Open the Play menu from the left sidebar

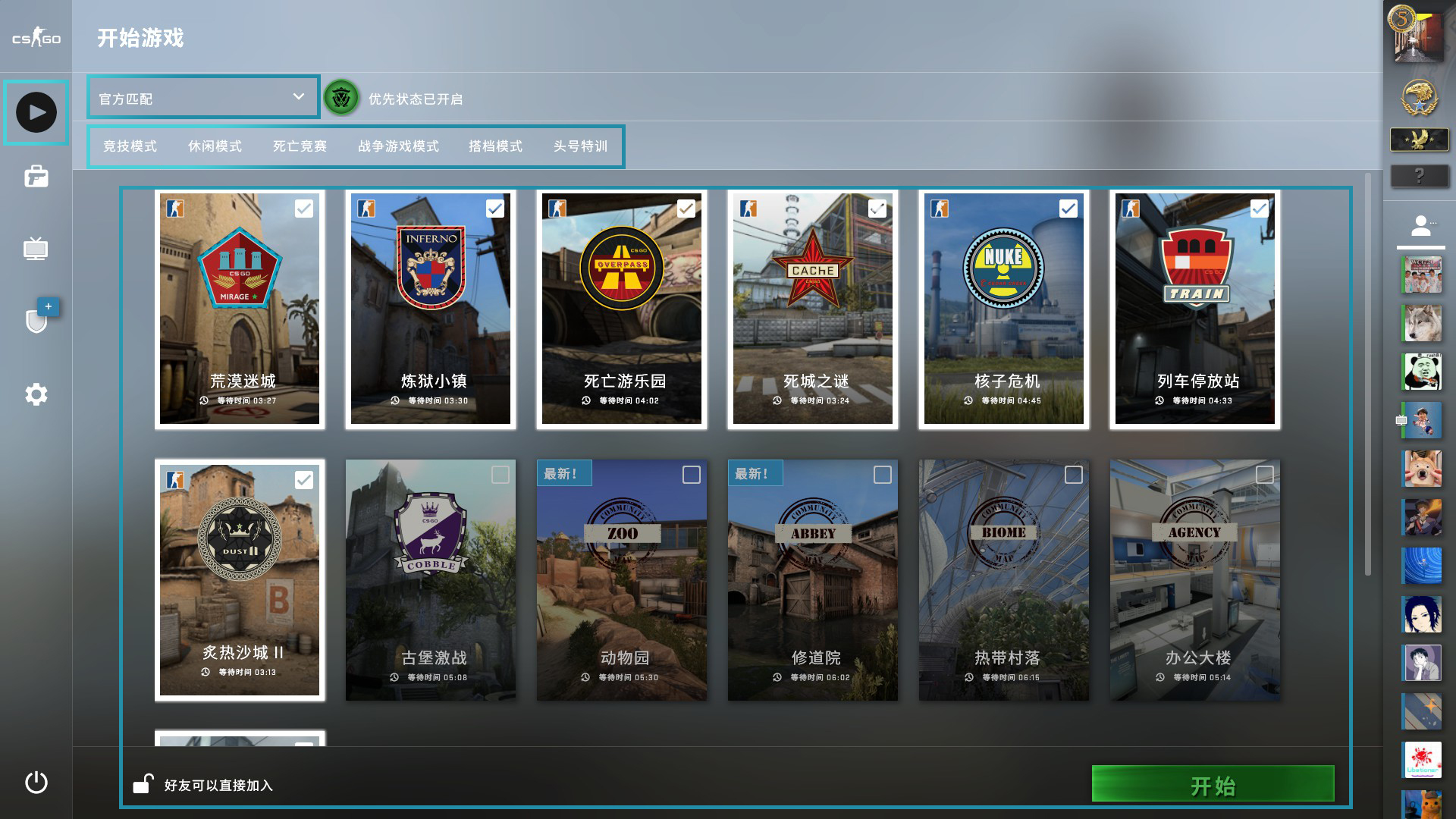[x=36, y=111]
